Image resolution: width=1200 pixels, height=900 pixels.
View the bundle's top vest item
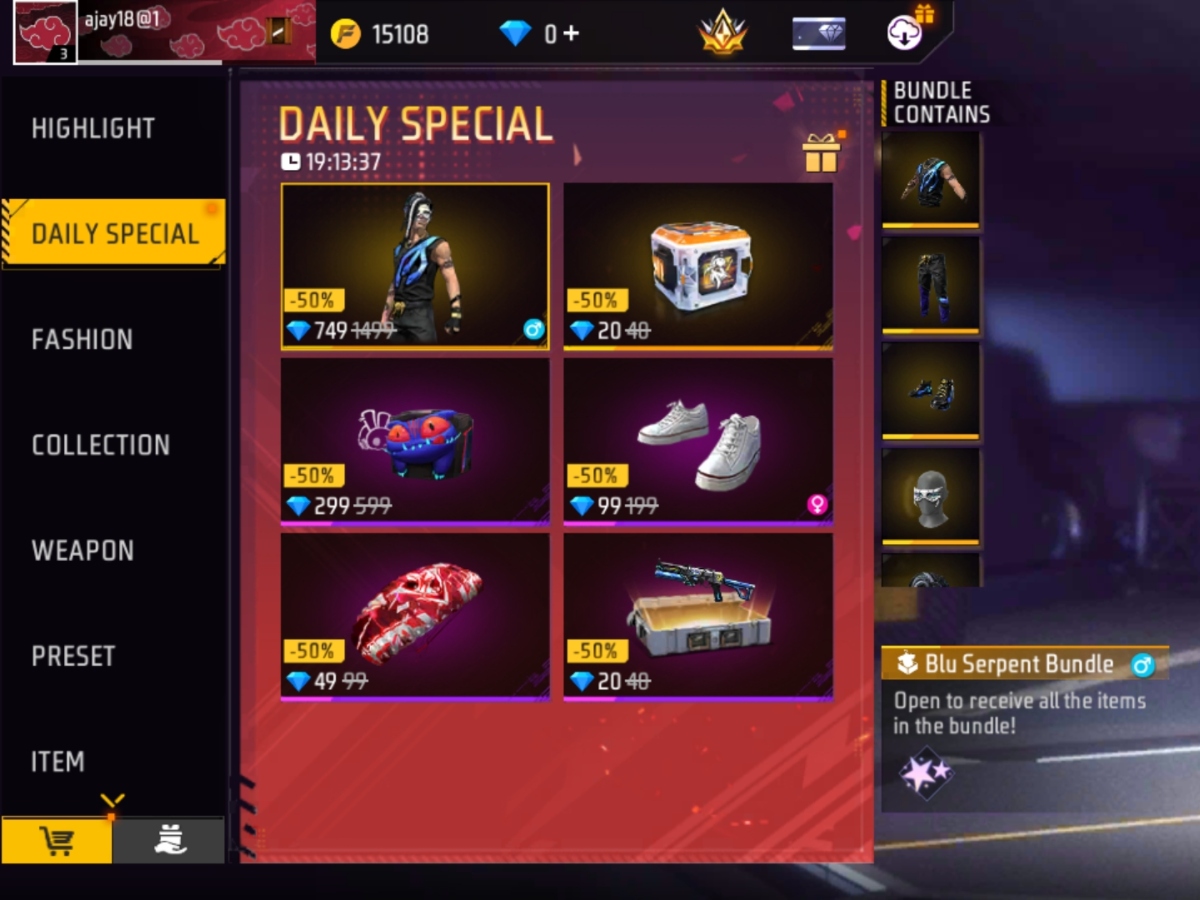930,180
